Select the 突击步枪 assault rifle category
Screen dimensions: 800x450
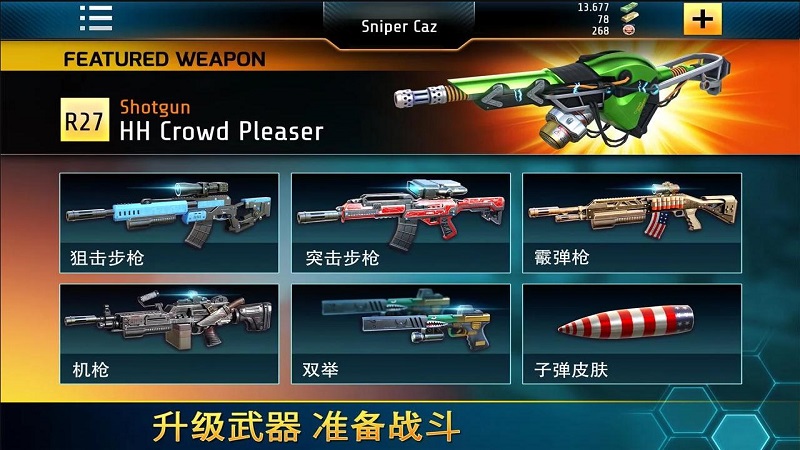[400, 223]
